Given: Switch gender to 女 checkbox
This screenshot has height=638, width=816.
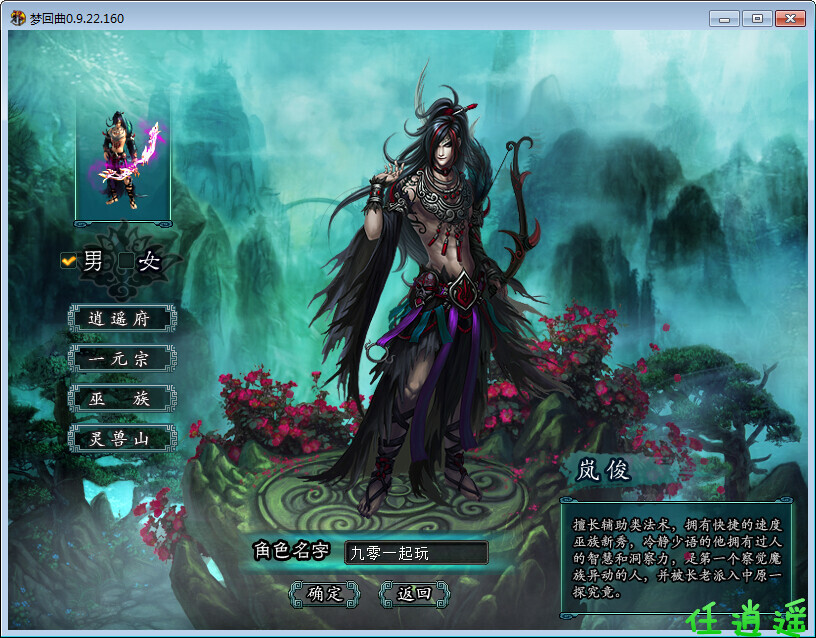Looking at the screenshot, I should click(x=126, y=262).
